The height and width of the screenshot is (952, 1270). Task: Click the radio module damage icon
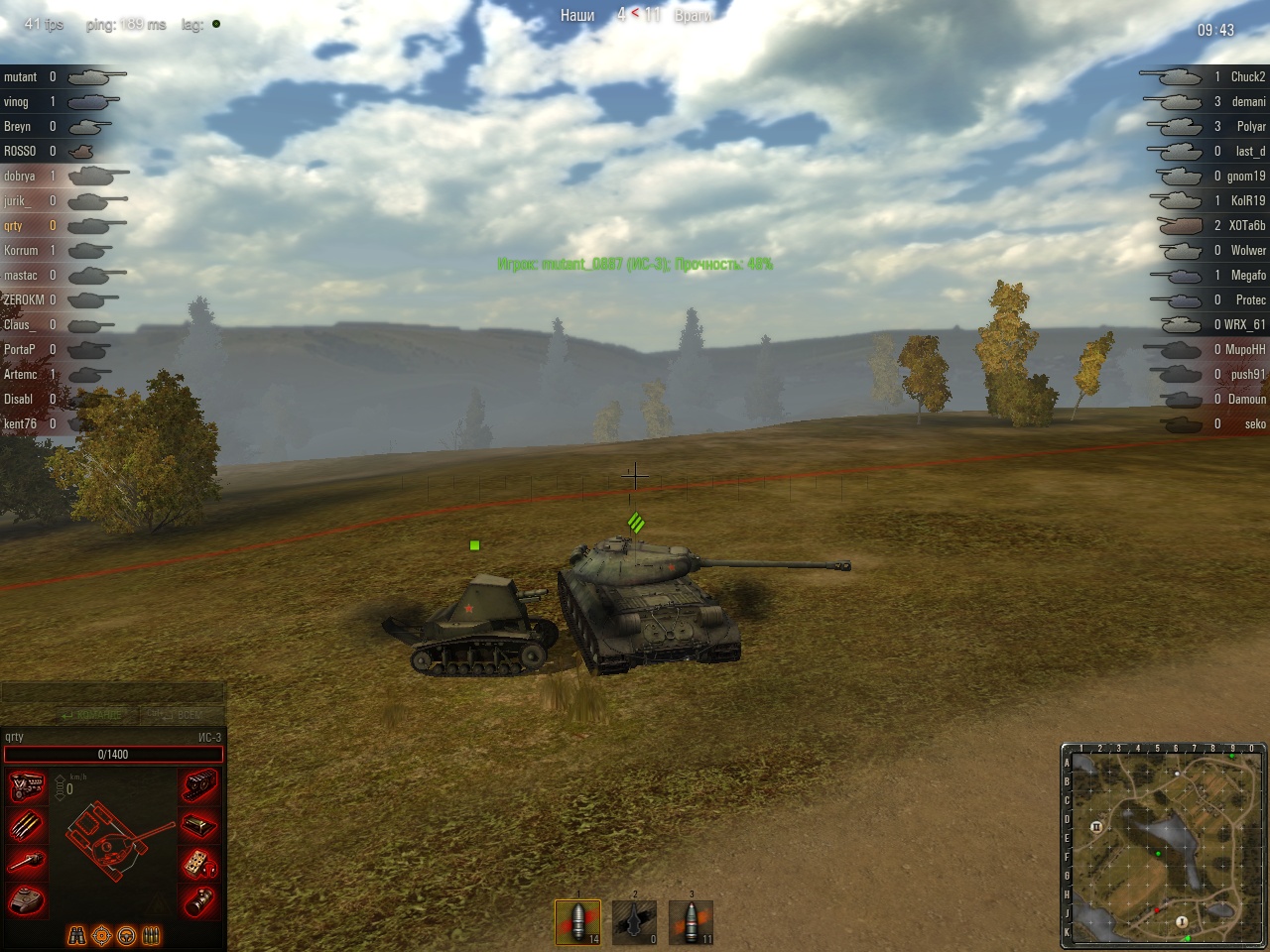[199, 863]
